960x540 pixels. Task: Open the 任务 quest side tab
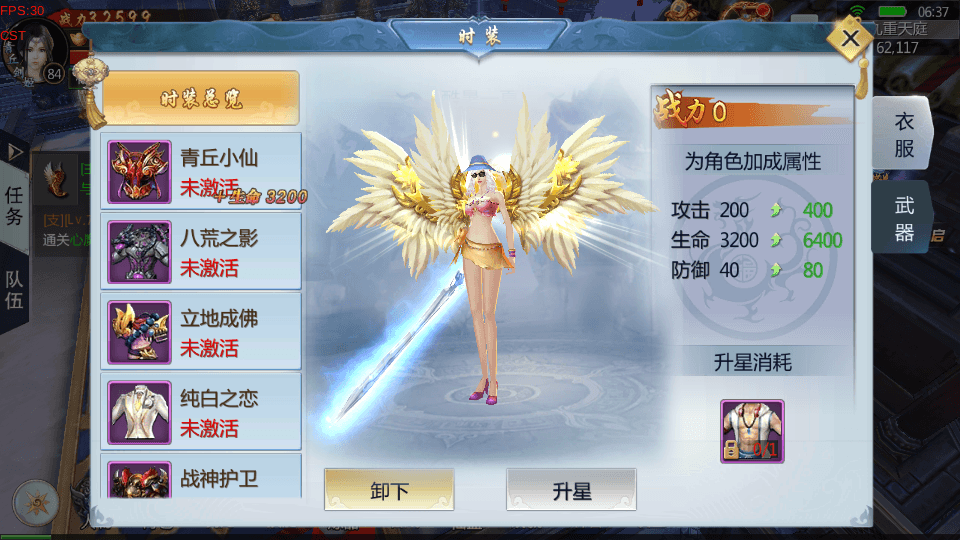pyautogui.click(x=15, y=206)
